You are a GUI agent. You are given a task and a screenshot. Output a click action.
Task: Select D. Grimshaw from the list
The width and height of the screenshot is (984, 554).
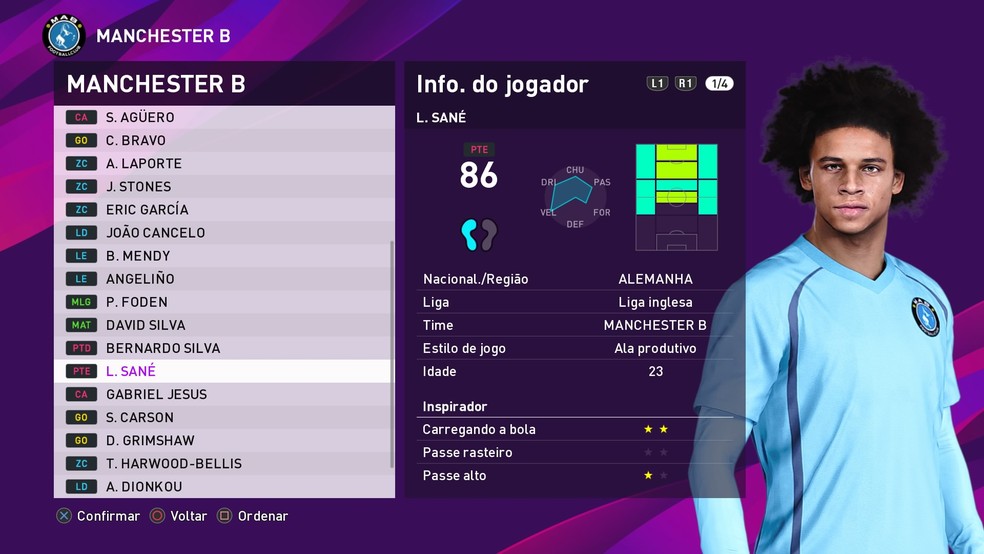pos(224,440)
